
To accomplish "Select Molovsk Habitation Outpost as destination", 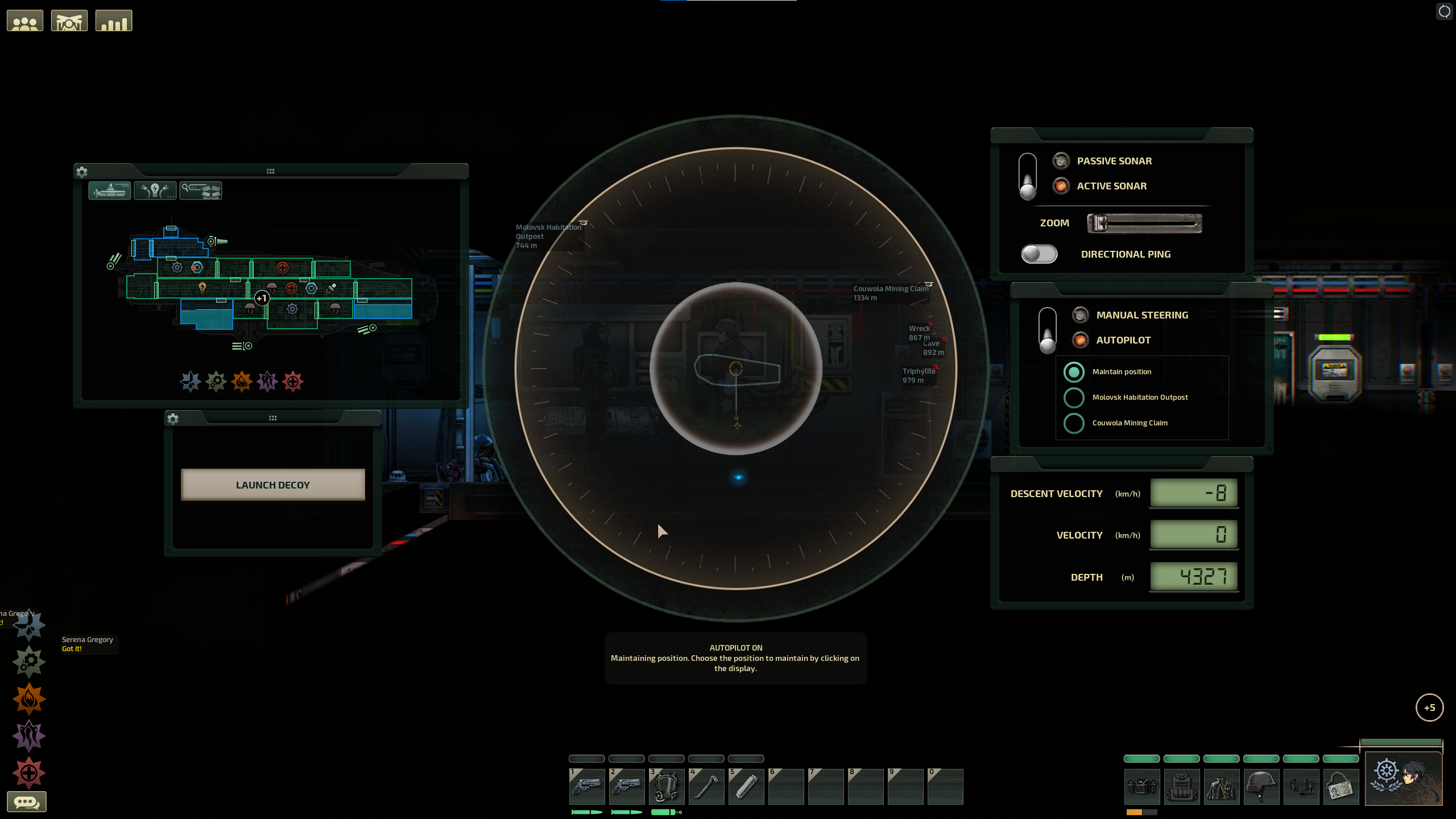I will coord(1074,398).
